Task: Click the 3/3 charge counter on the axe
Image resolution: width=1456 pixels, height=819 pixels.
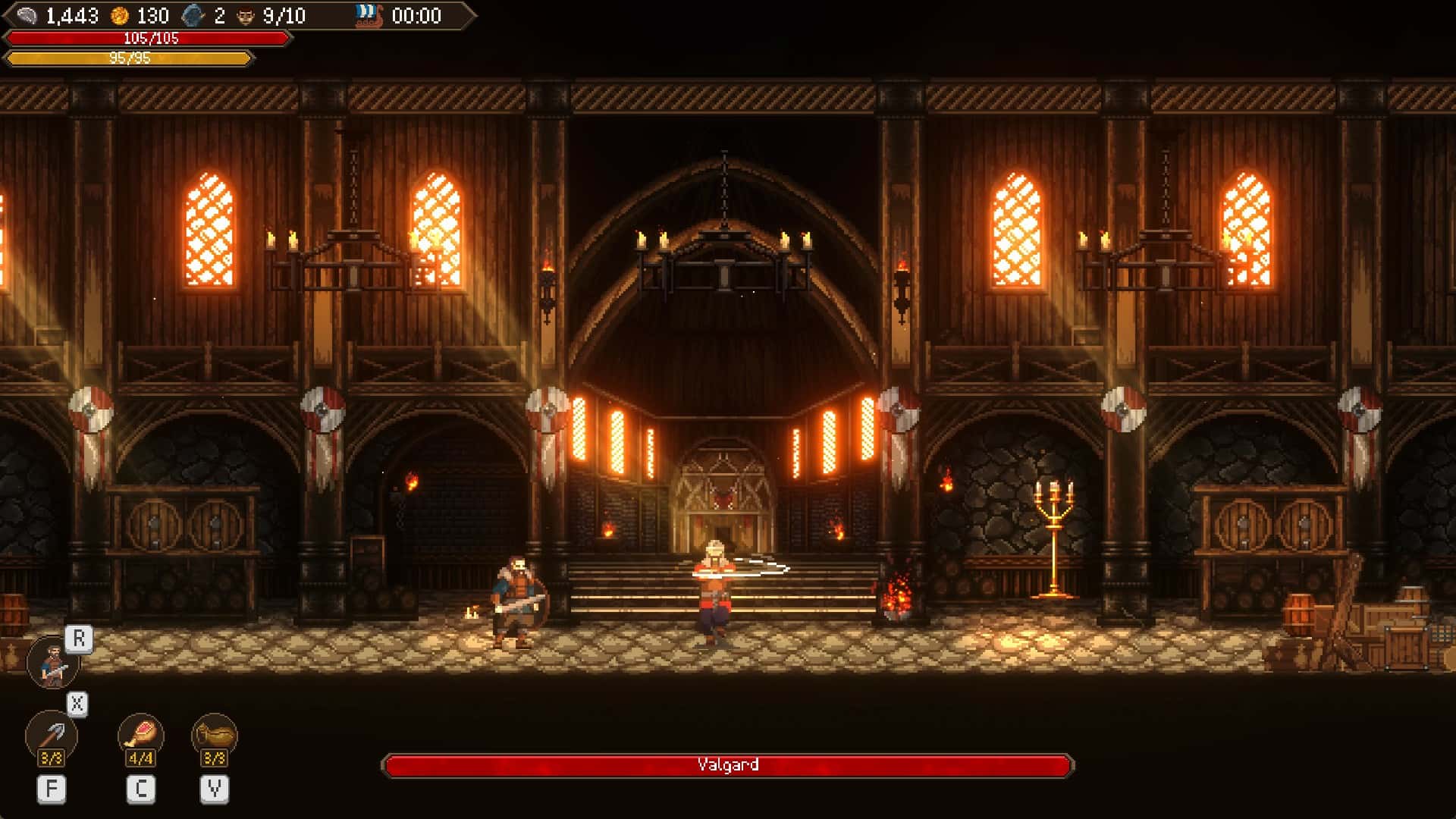Action: [52, 756]
